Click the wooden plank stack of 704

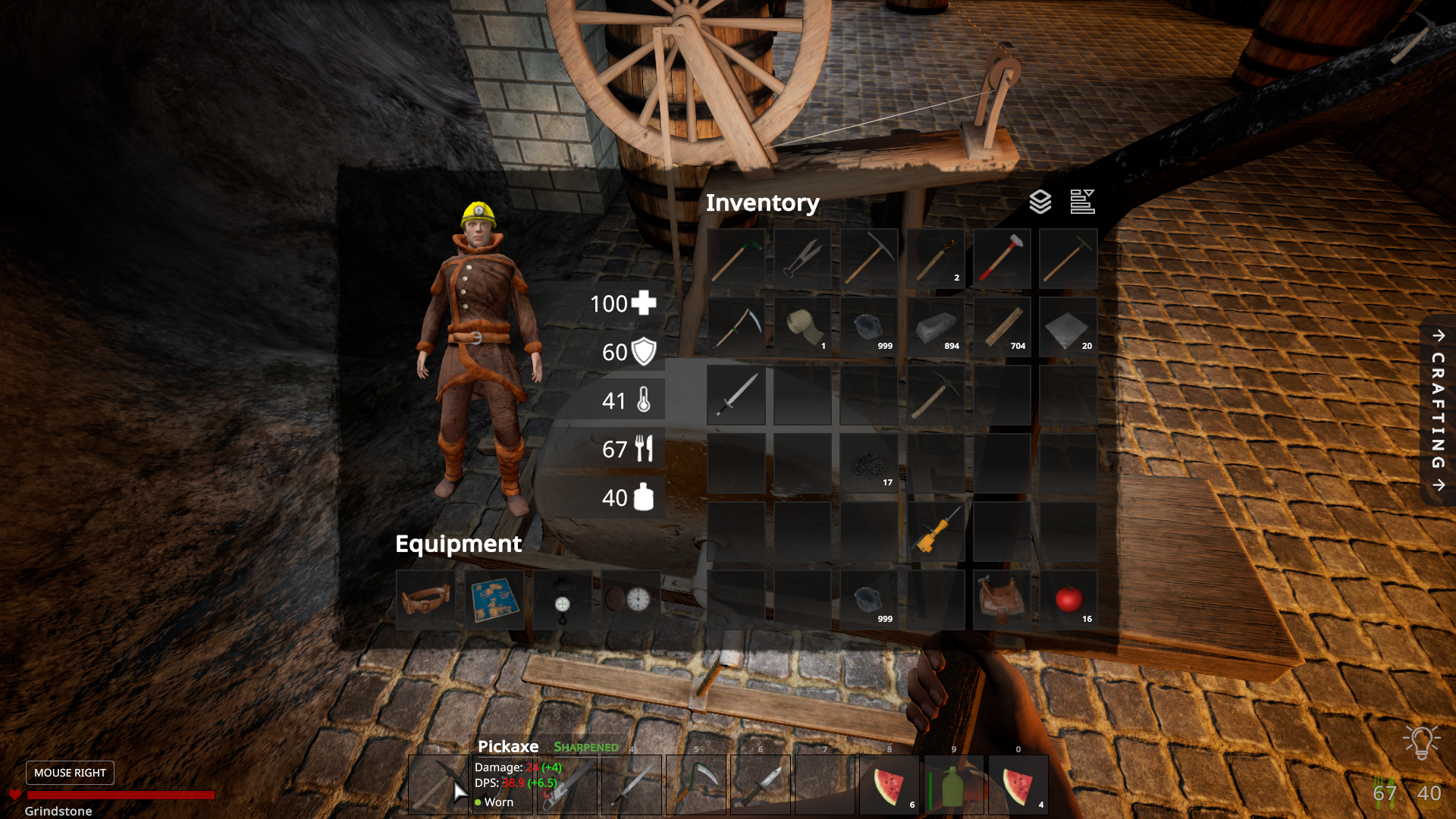(1002, 327)
